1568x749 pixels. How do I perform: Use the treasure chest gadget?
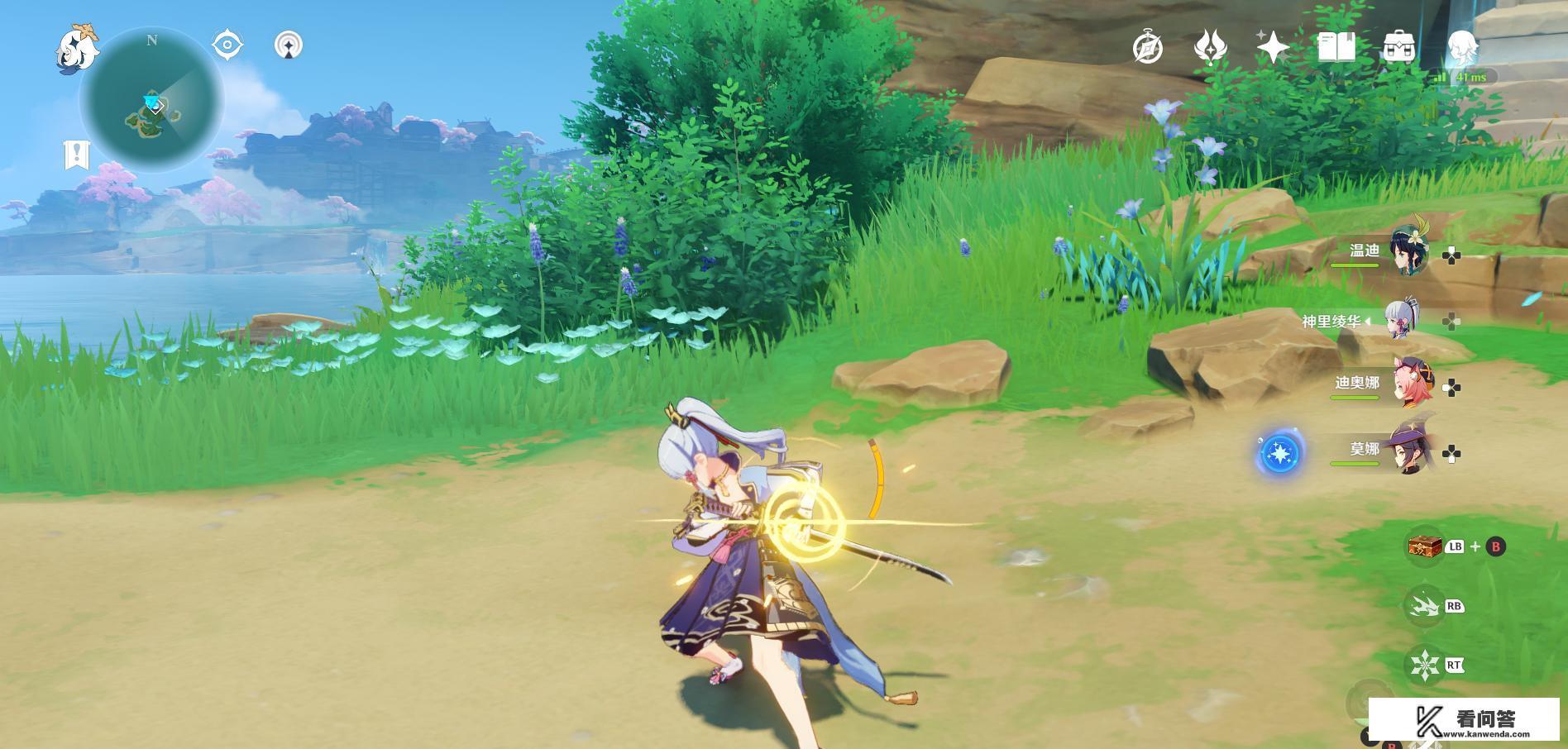point(1424,546)
